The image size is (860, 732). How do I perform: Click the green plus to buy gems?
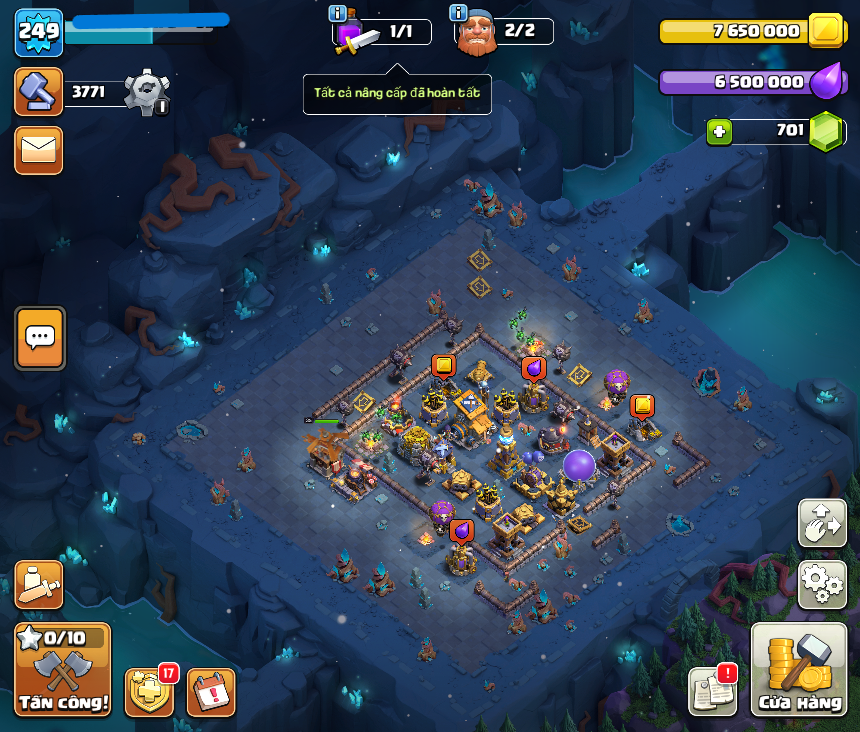718,131
